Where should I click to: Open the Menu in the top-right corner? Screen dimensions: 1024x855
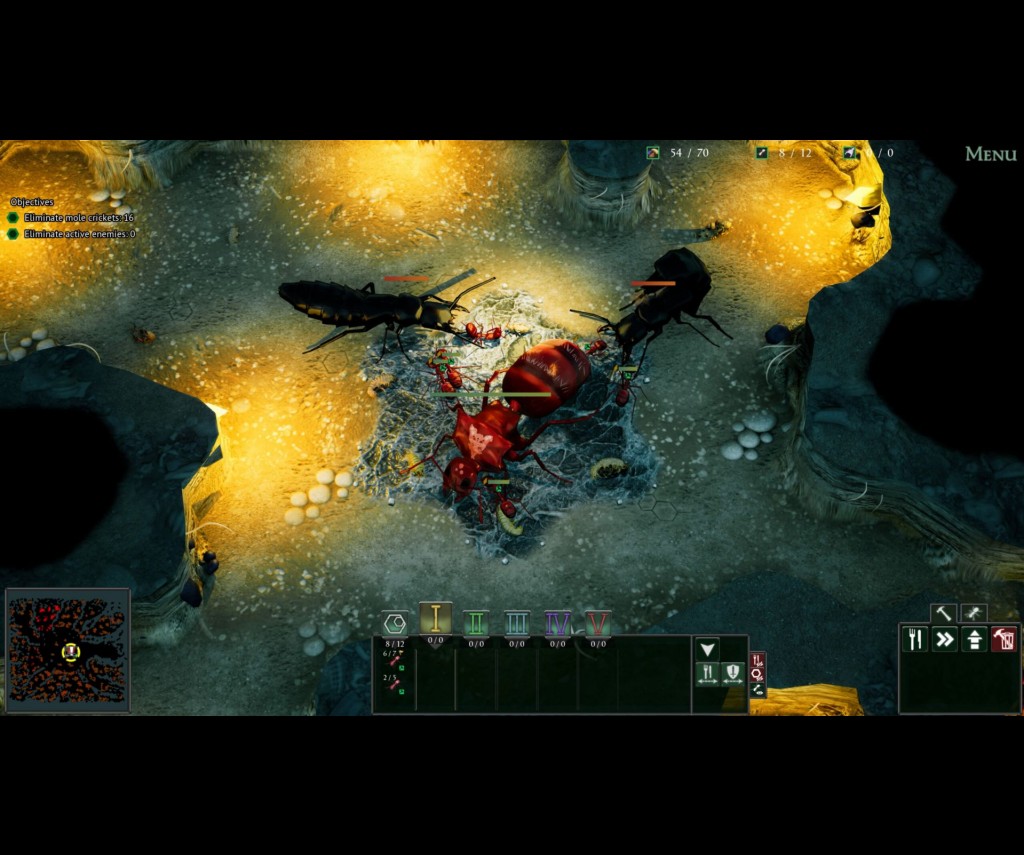(x=990, y=154)
